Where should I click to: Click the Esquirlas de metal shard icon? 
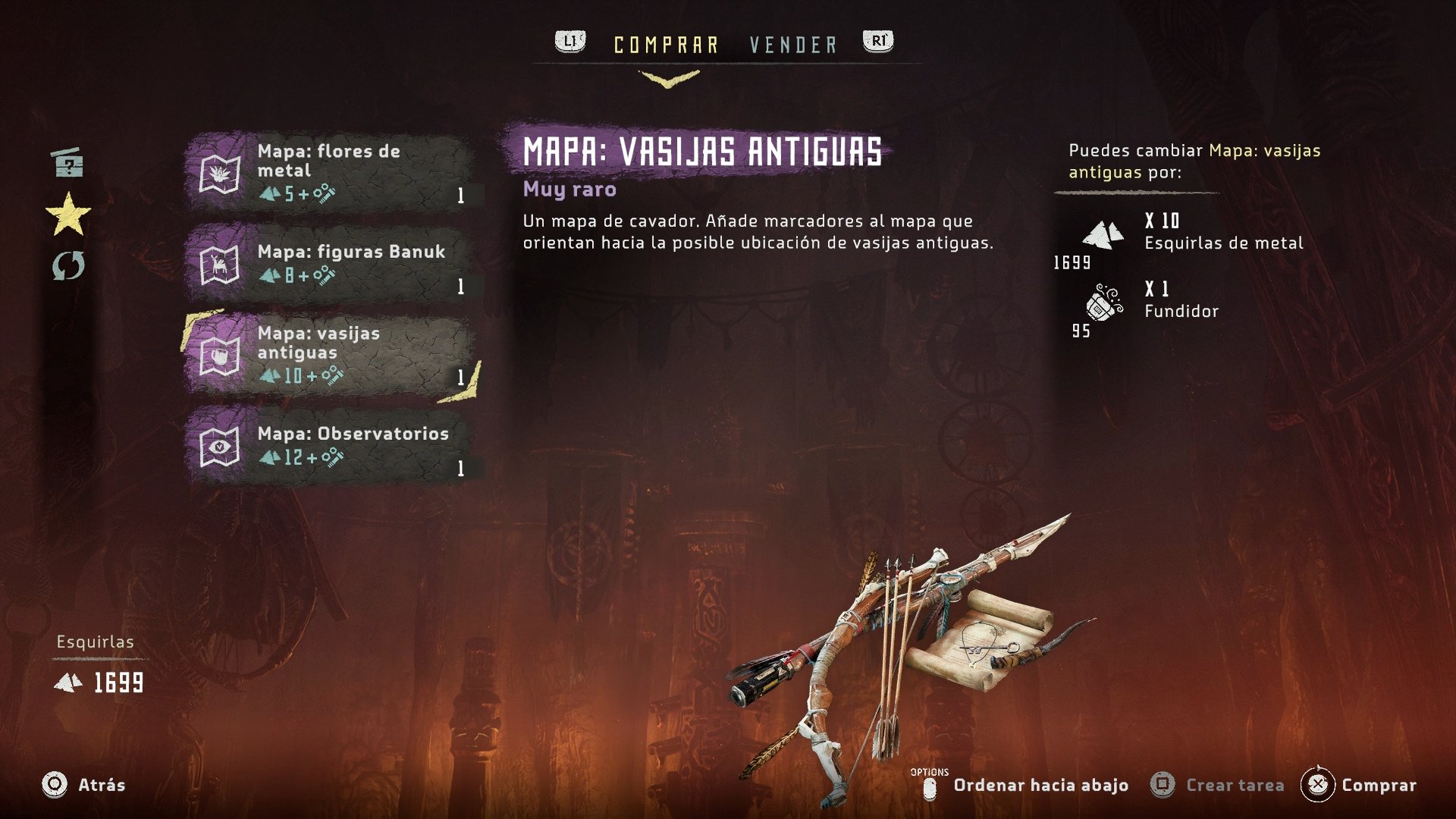pyautogui.click(x=1101, y=236)
